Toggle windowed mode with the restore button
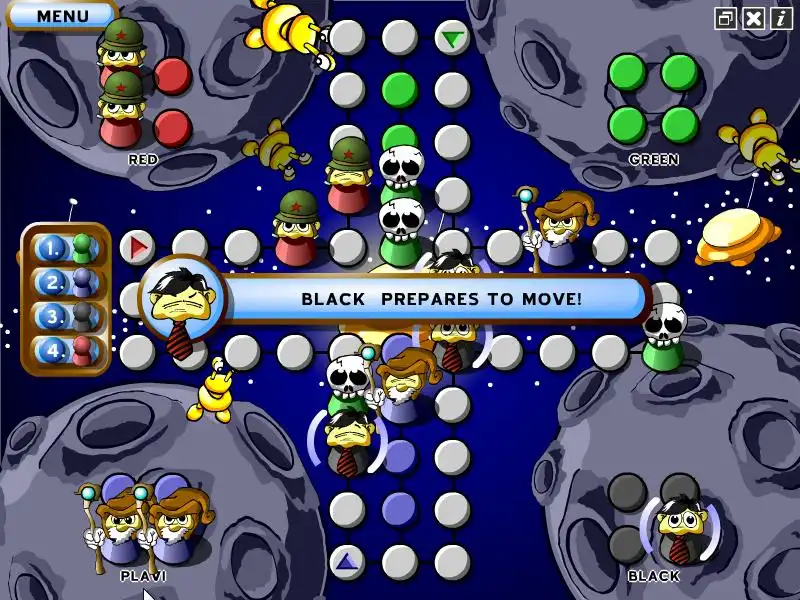The height and width of the screenshot is (600, 800). pyautogui.click(x=726, y=18)
